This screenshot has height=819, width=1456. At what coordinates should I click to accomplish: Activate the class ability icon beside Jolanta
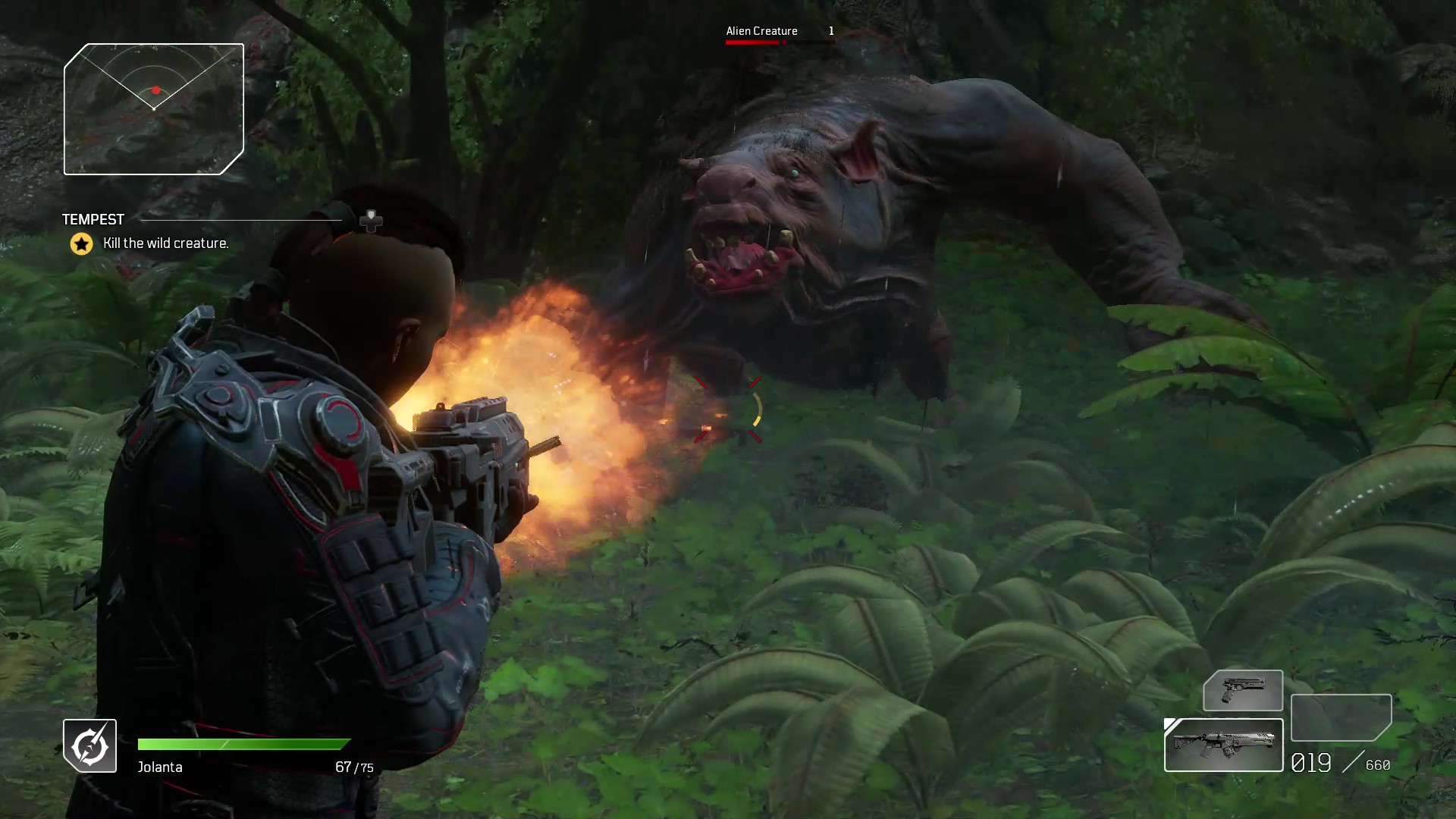[x=89, y=745]
